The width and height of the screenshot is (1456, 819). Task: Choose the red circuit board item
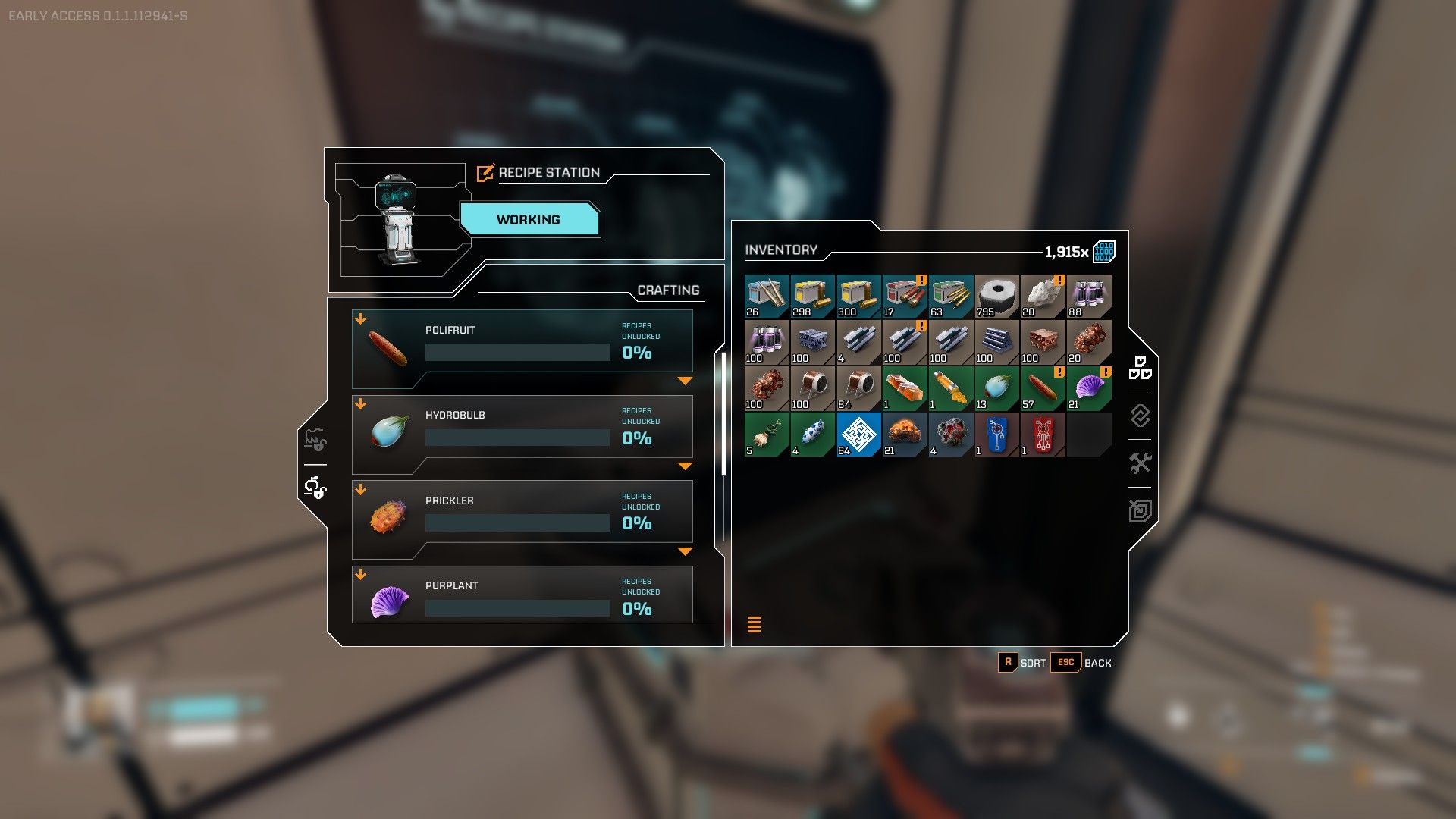[x=1043, y=435]
